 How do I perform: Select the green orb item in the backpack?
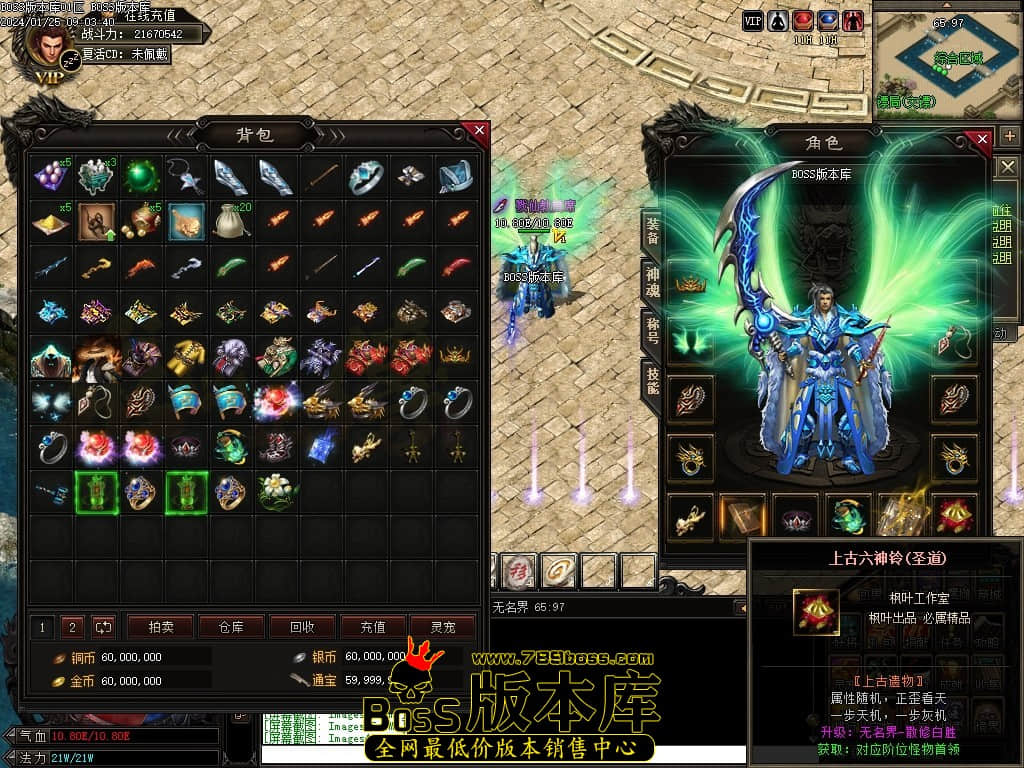coord(141,176)
